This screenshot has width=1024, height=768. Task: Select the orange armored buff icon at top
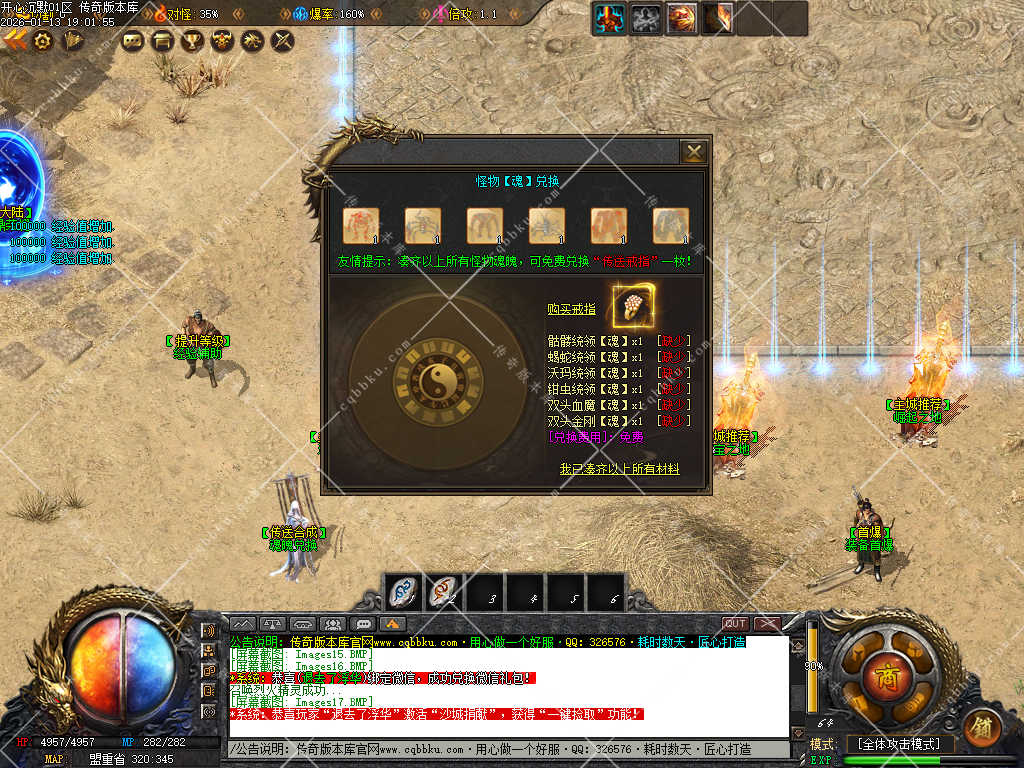tap(609, 17)
